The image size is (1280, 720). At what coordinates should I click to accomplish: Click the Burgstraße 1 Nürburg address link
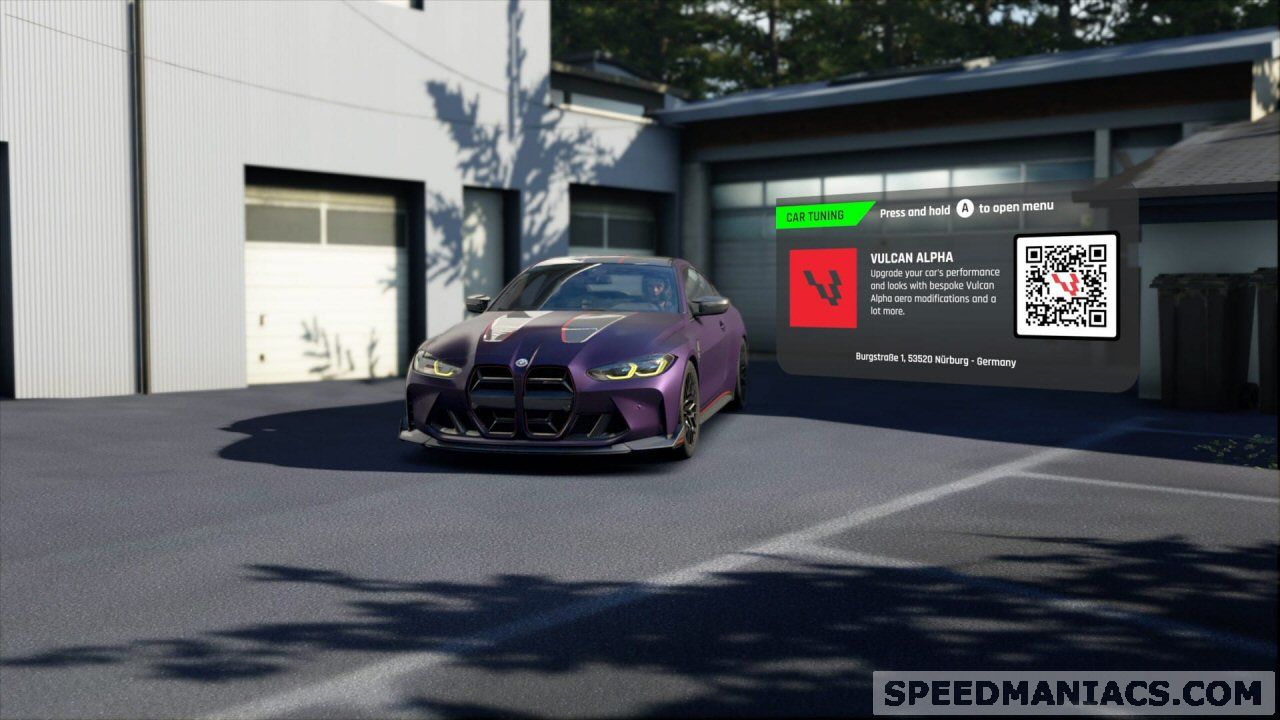[934, 361]
